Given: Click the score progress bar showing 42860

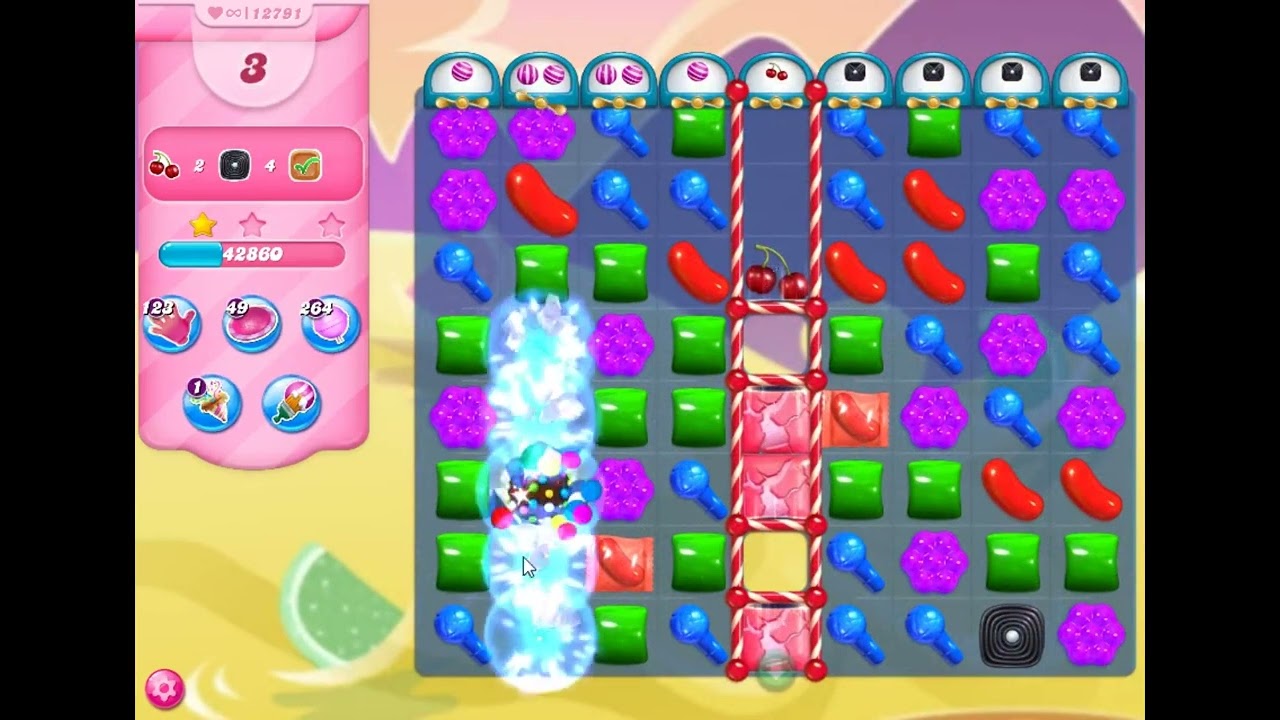Looking at the screenshot, I should [253, 255].
